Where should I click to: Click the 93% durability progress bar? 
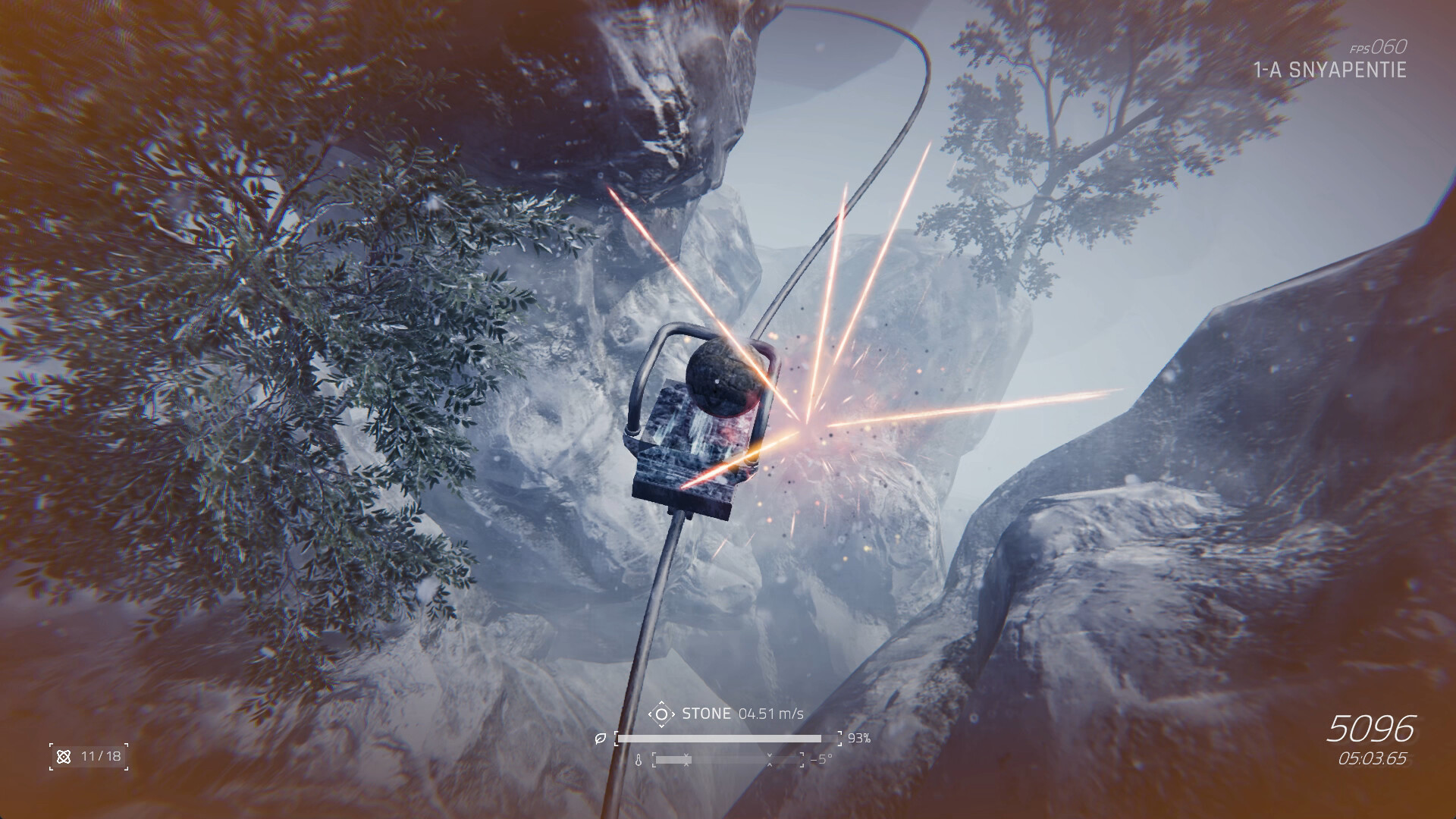pos(728,738)
